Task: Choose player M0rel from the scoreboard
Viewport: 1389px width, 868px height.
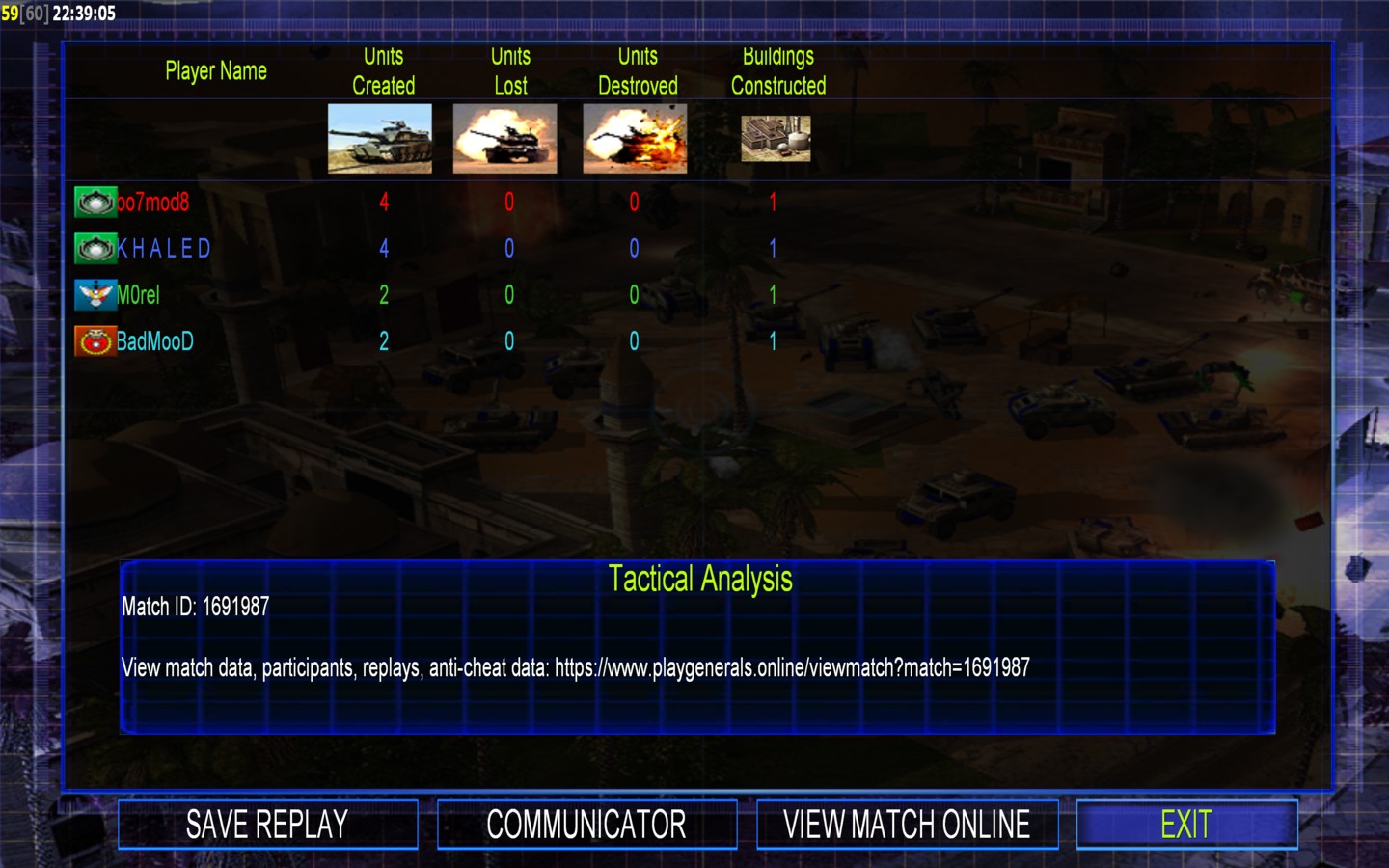Action: pos(138,295)
